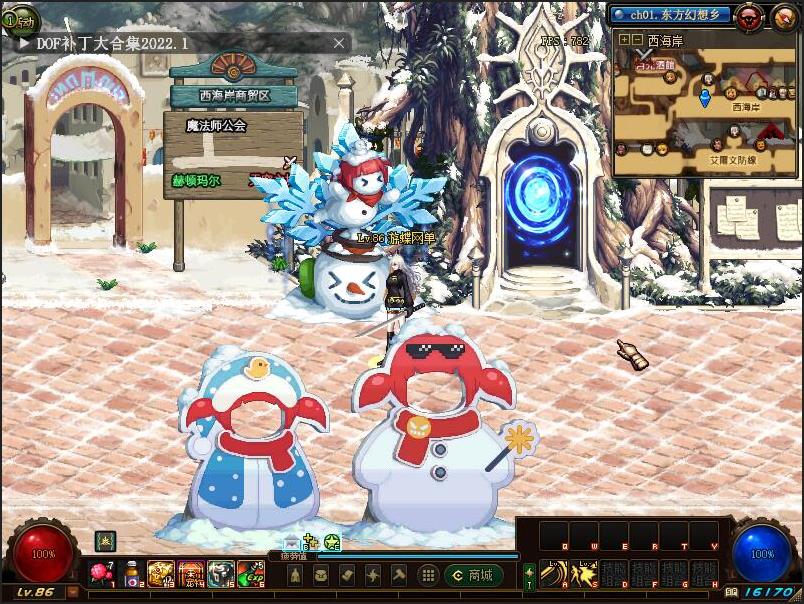Open the hammer icon menu
Viewport: 804px width, 604px height.
(399, 575)
